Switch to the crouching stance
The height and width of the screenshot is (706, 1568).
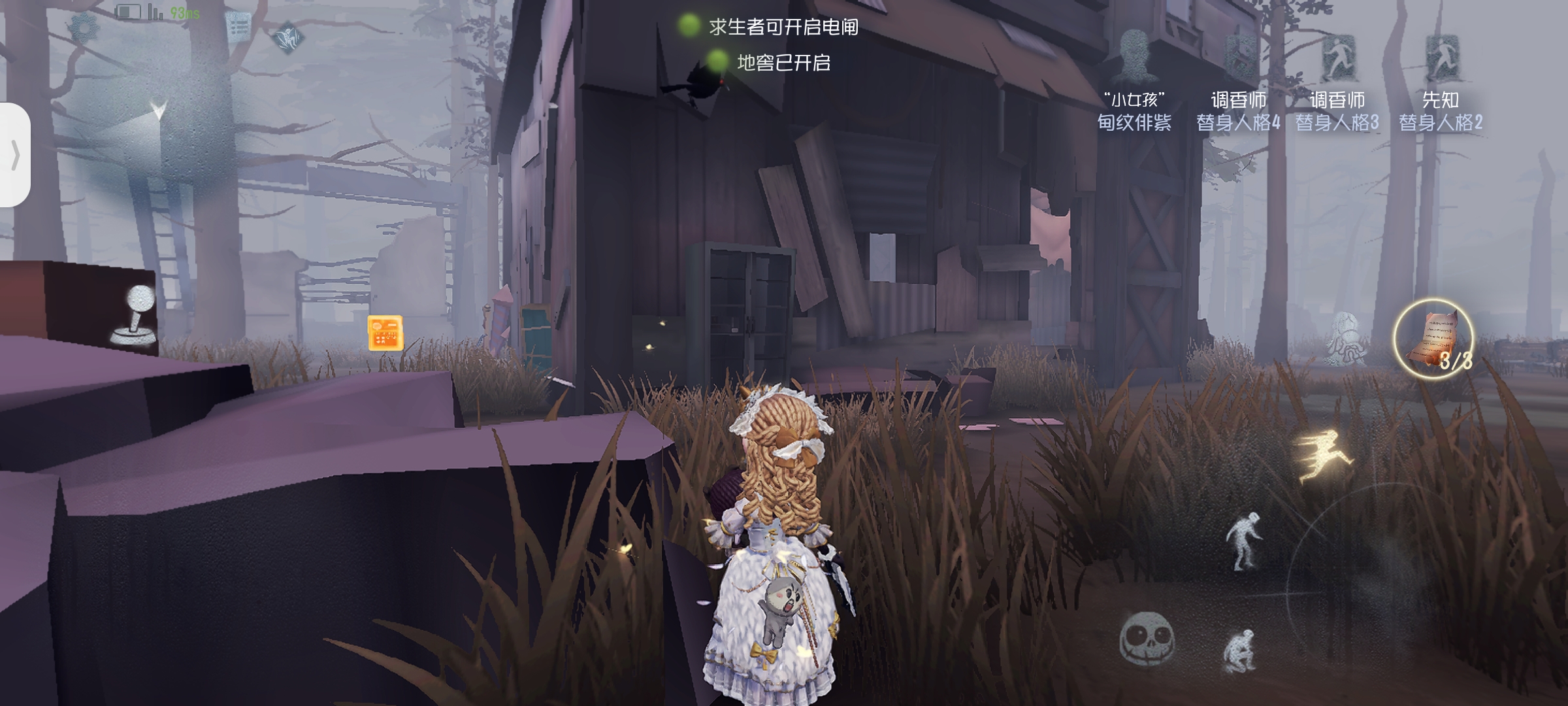pos(1239,650)
